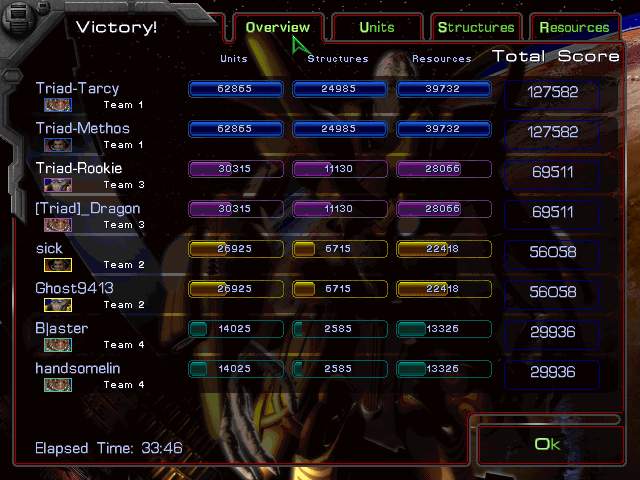Click the handsomelin player row
The image size is (640, 480).
point(78,369)
